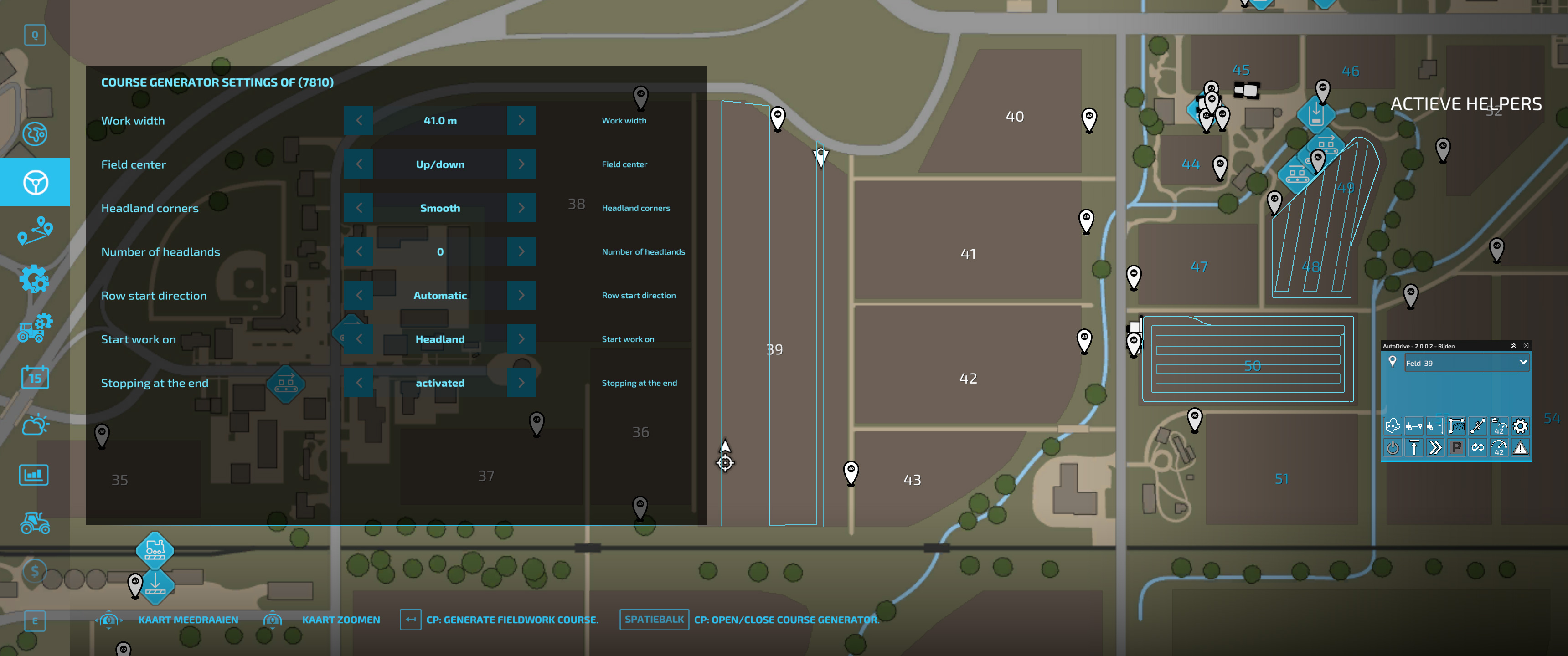Open the weather icon in the sidebar
The height and width of the screenshot is (656, 1568).
tap(35, 424)
